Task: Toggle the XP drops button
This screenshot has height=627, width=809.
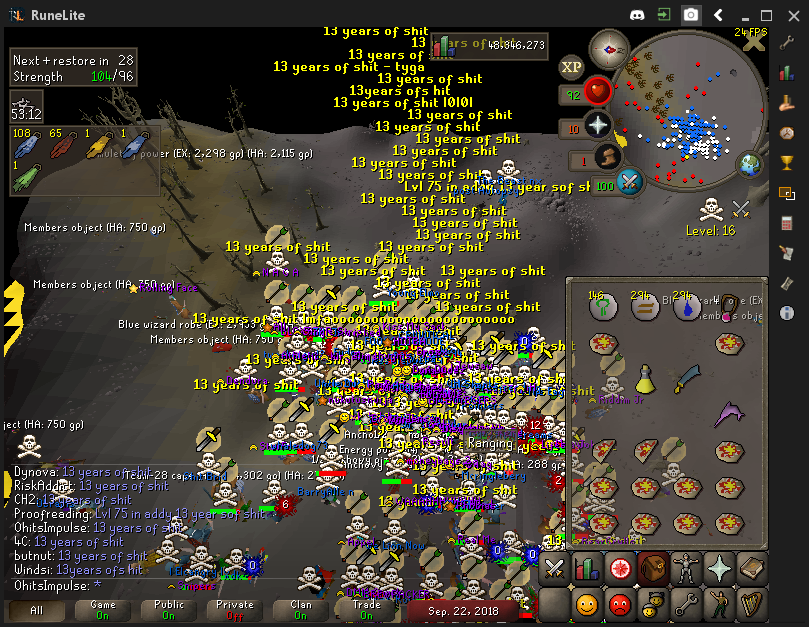Action: 572,67
